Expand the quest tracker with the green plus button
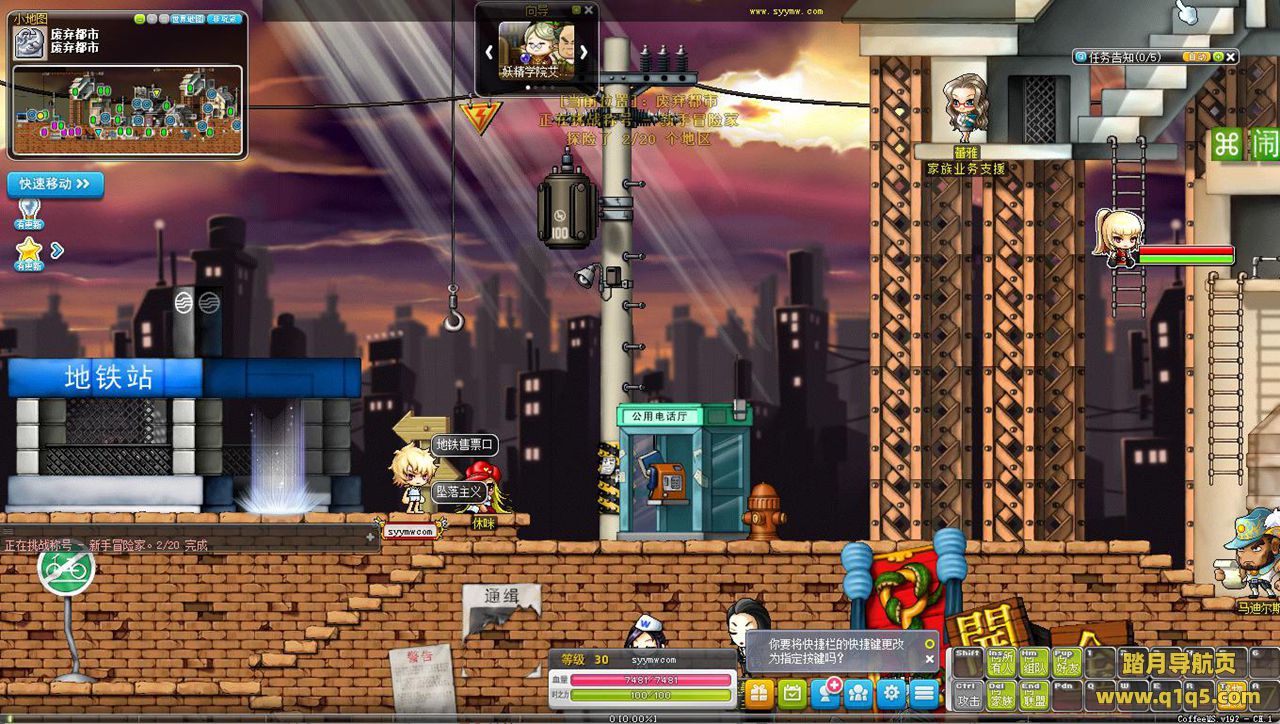This screenshot has width=1280, height=724. coord(1216,57)
